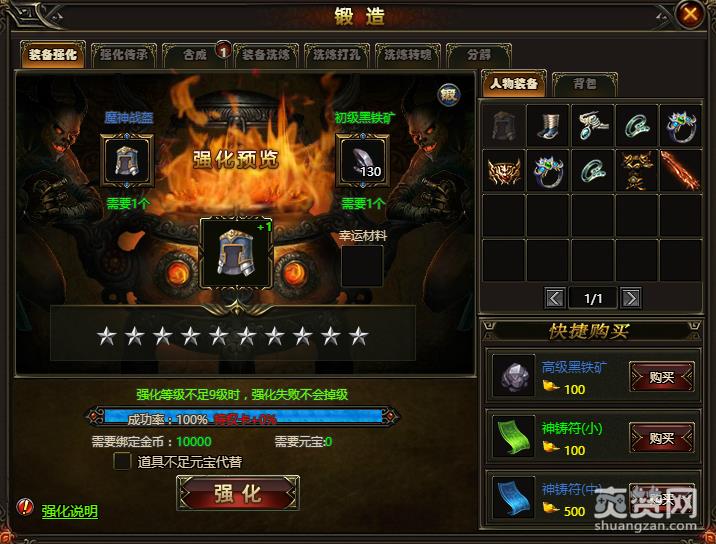The height and width of the screenshot is (544, 716).
Task: Select the boots in the equipment grid
Action: [548, 127]
